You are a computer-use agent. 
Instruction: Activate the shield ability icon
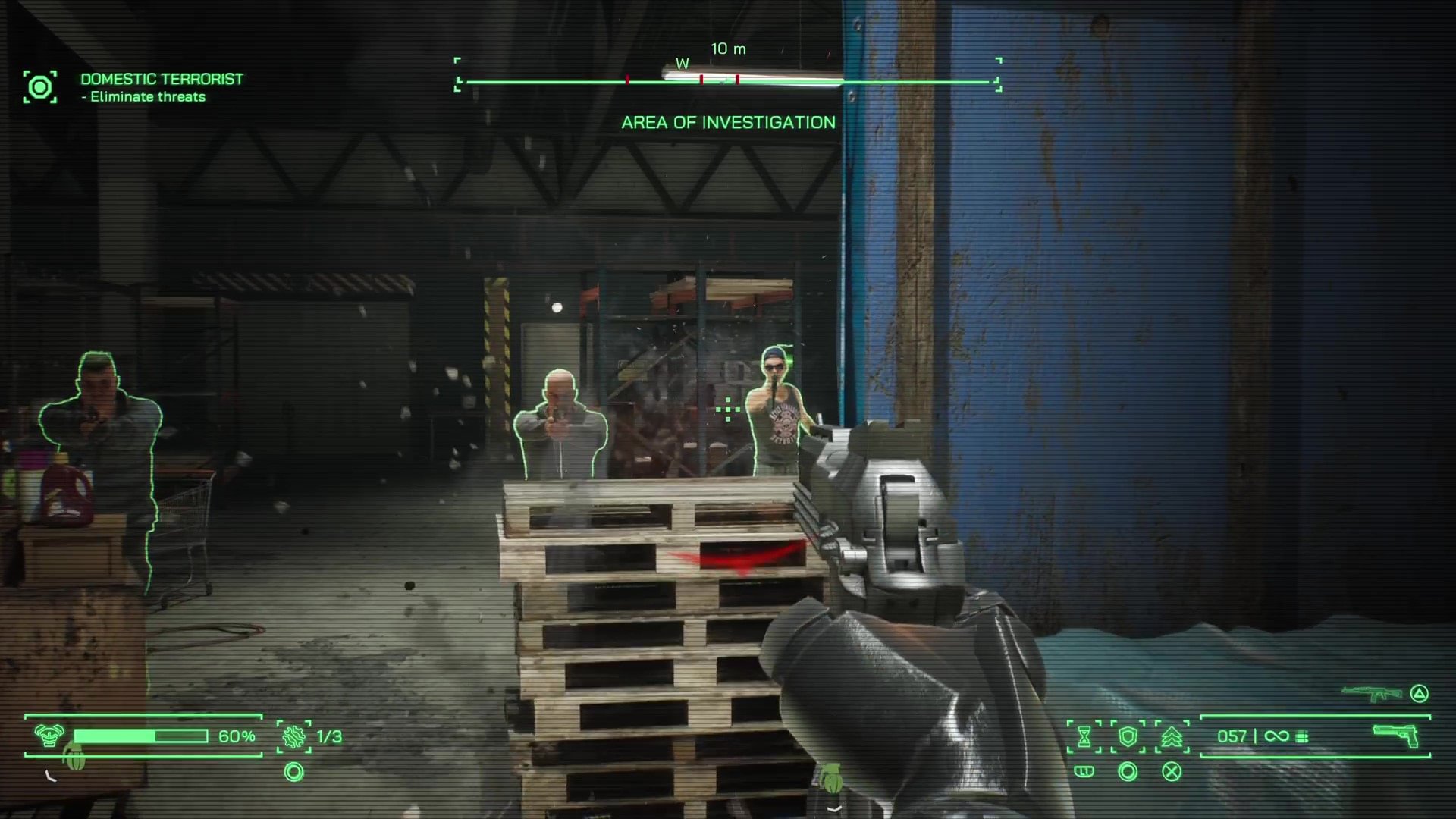tap(1128, 736)
